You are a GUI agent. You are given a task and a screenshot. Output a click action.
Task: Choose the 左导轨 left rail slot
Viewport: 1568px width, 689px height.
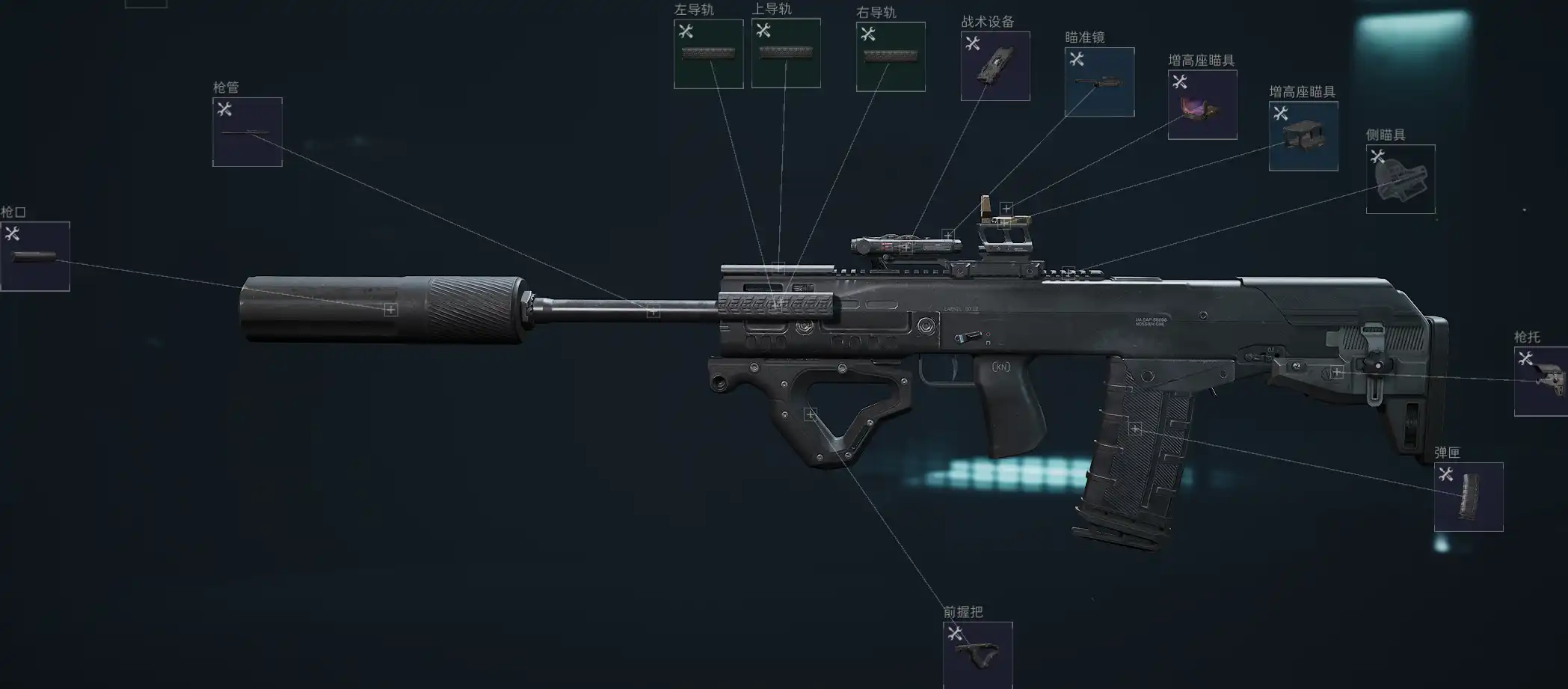pyautogui.click(x=708, y=54)
